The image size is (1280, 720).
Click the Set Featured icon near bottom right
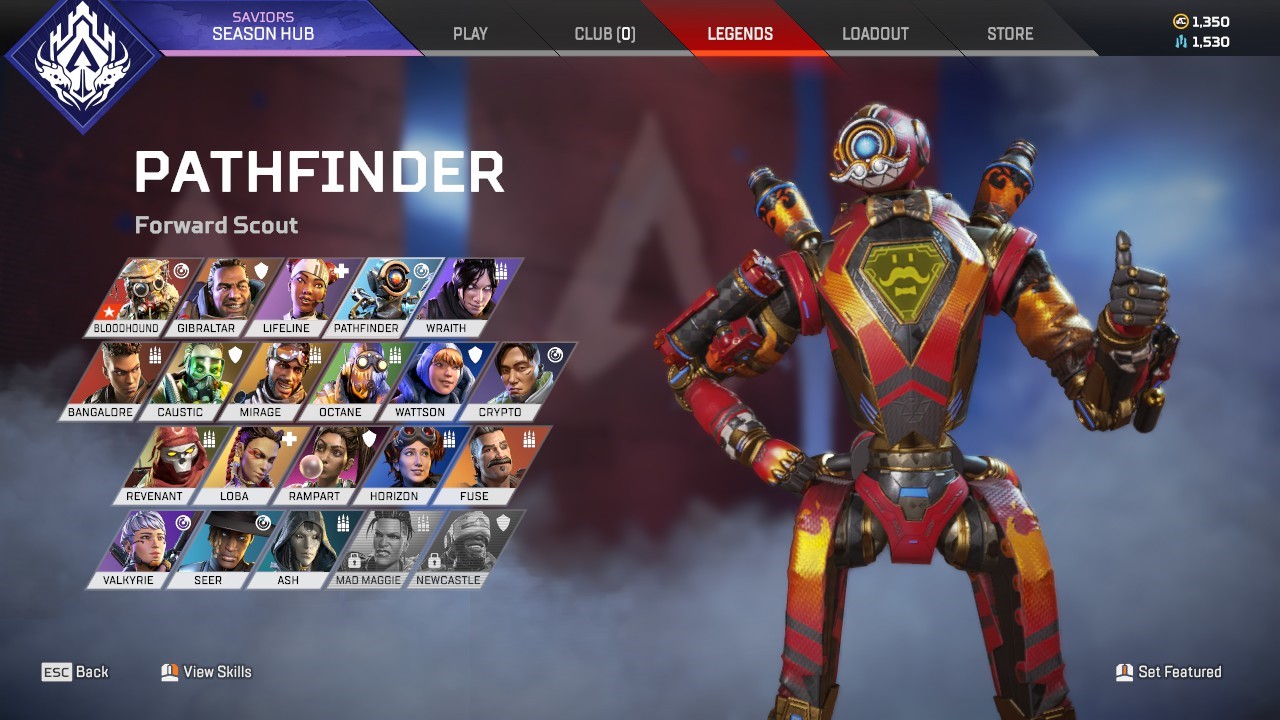click(1124, 671)
